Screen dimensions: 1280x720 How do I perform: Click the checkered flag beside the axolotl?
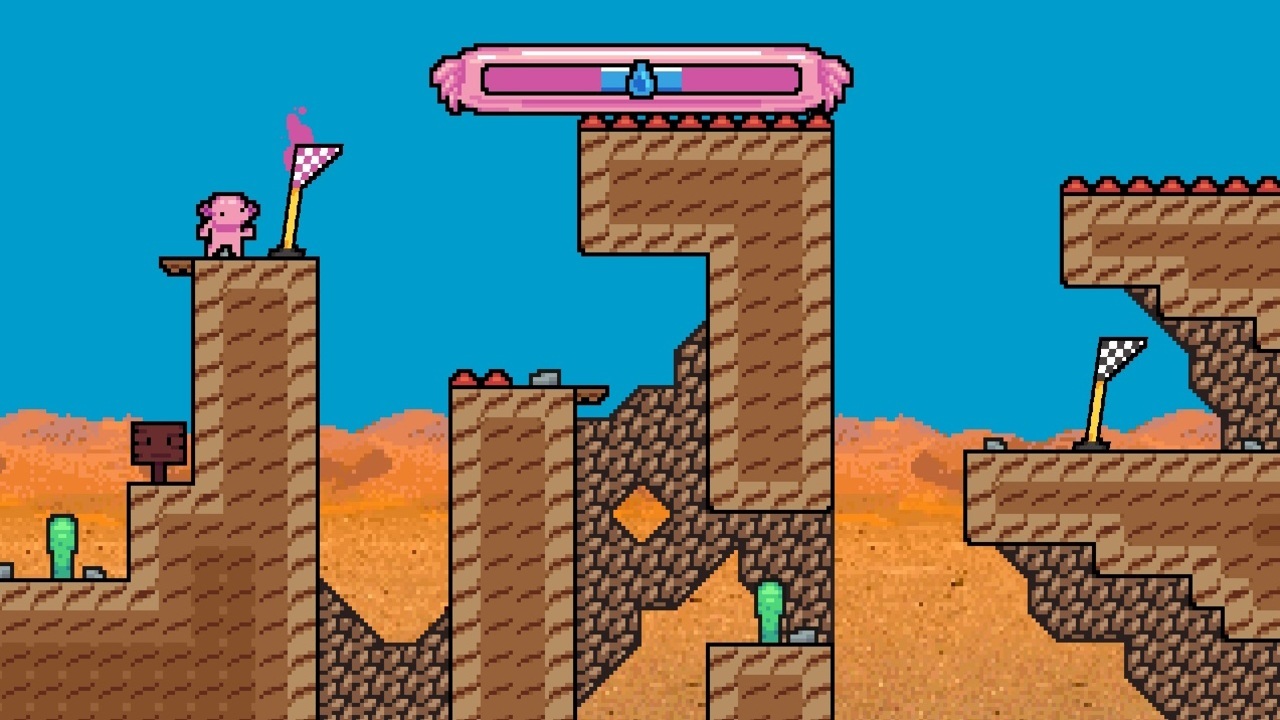pos(315,160)
